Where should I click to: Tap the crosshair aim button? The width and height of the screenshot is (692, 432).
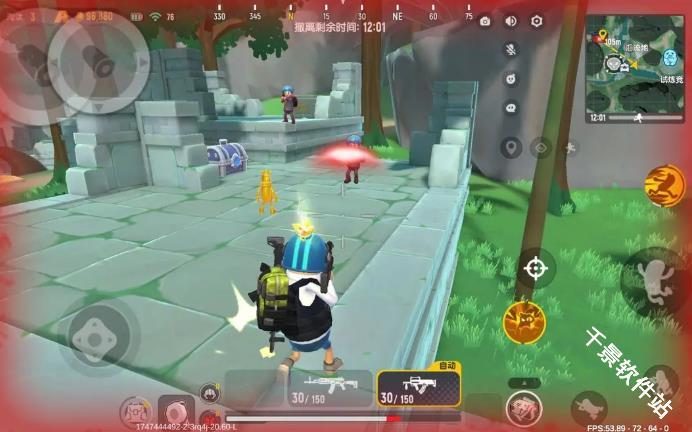[536, 268]
